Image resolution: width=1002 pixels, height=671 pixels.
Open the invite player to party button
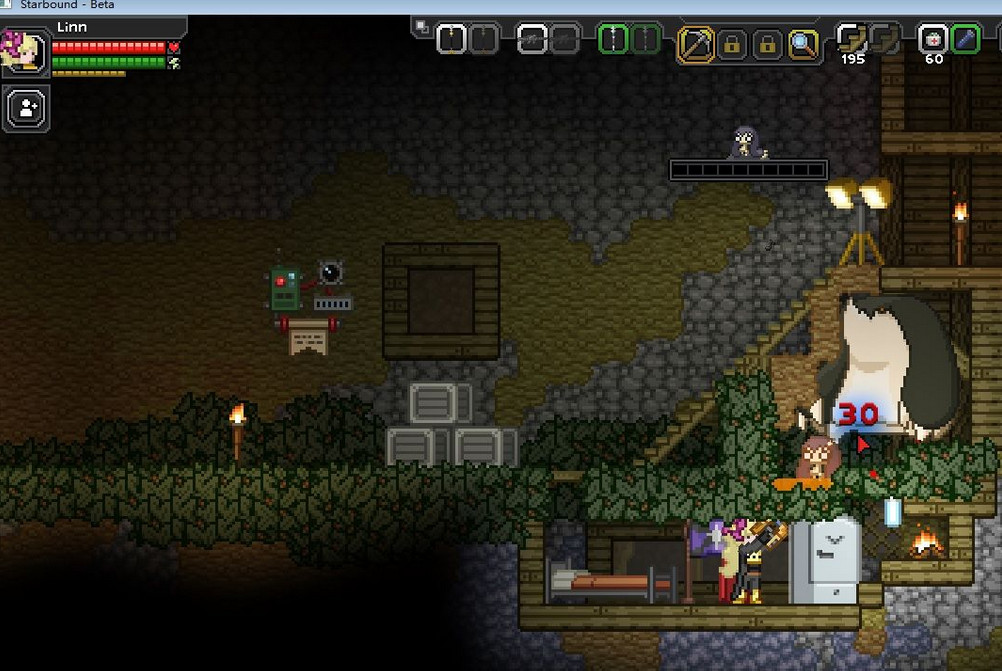pyautogui.click(x=27, y=108)
